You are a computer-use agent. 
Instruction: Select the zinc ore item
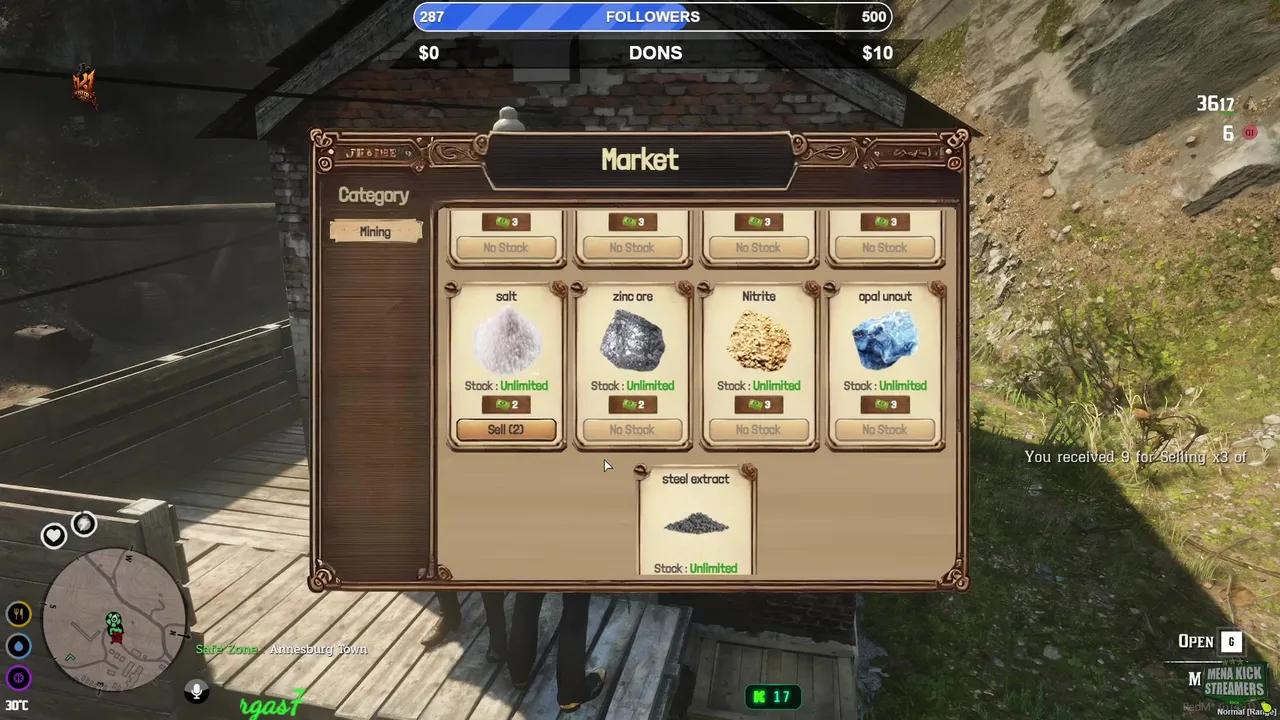pos(632,342)
